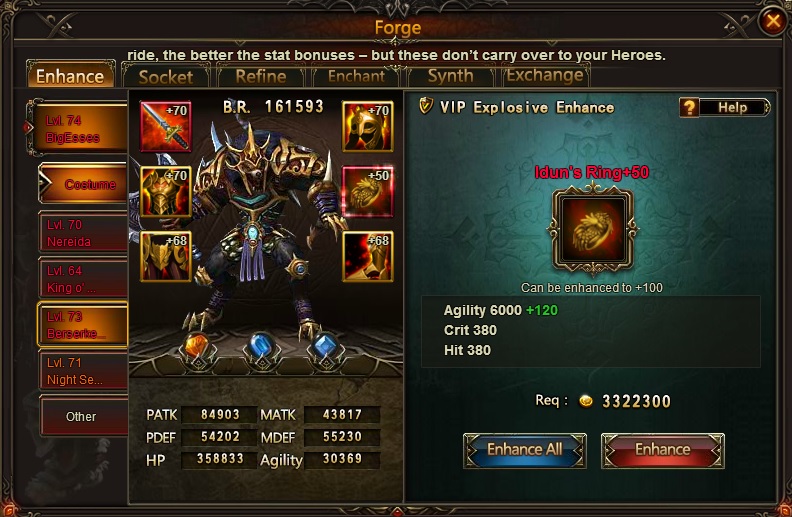Image resolution: width=792 pixels, height=517 pixels.
Task: Open the Other category
Action: coord(82,416)
